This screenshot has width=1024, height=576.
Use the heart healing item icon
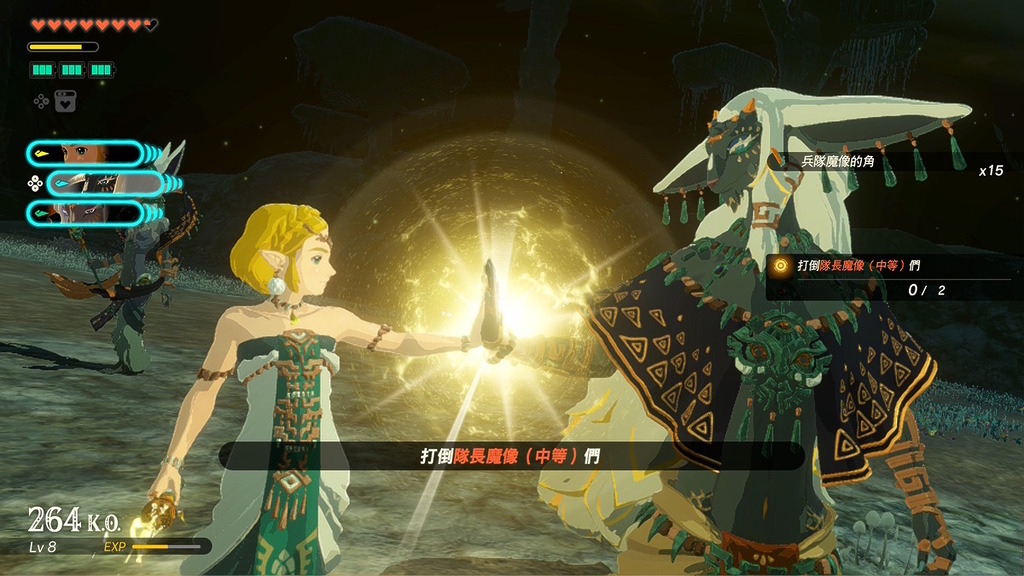pyautogui.click(x=66, y=101)
